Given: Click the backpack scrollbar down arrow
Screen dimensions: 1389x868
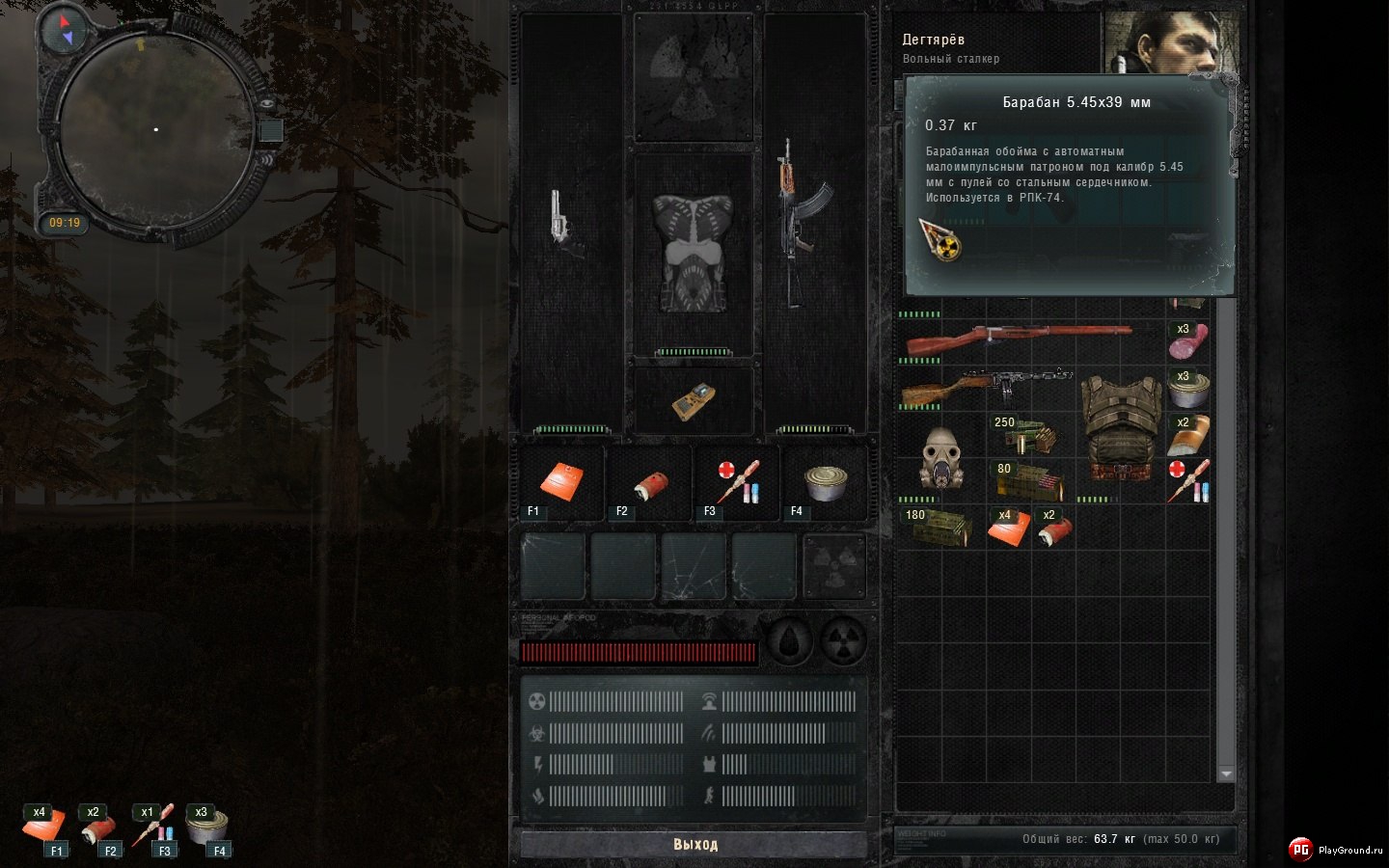Looking at the screenshot, I should coord(1226,773).
